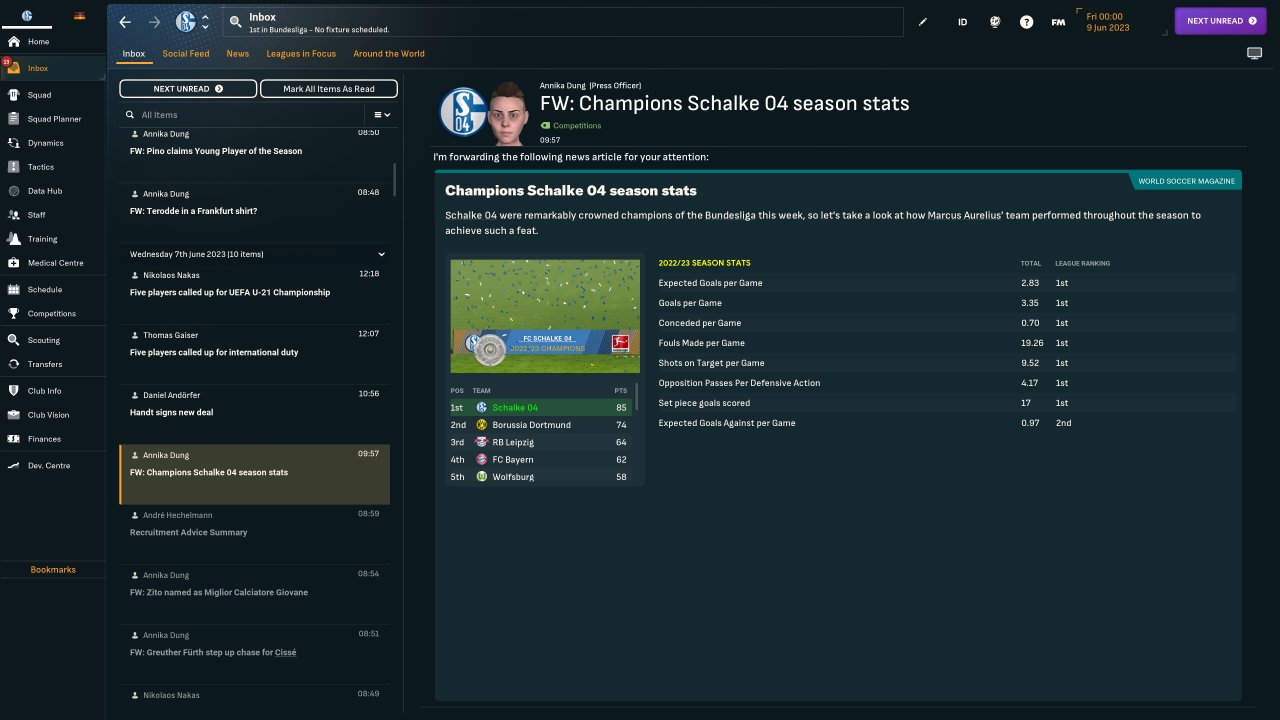Select Scouting in the sidebar
The image size is (1280, 720).
(x=44, y=340)
